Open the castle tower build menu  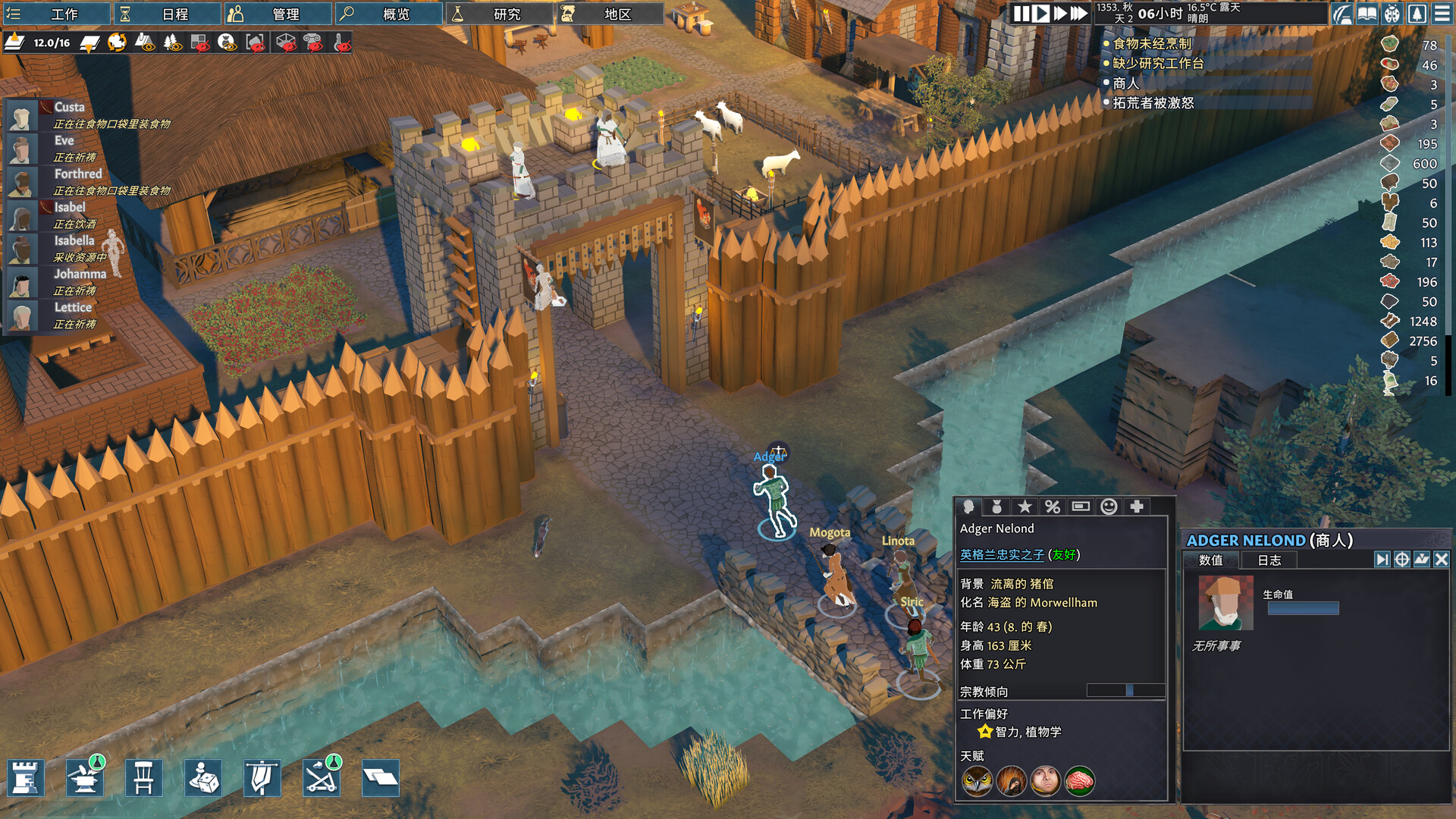point(26,778)
